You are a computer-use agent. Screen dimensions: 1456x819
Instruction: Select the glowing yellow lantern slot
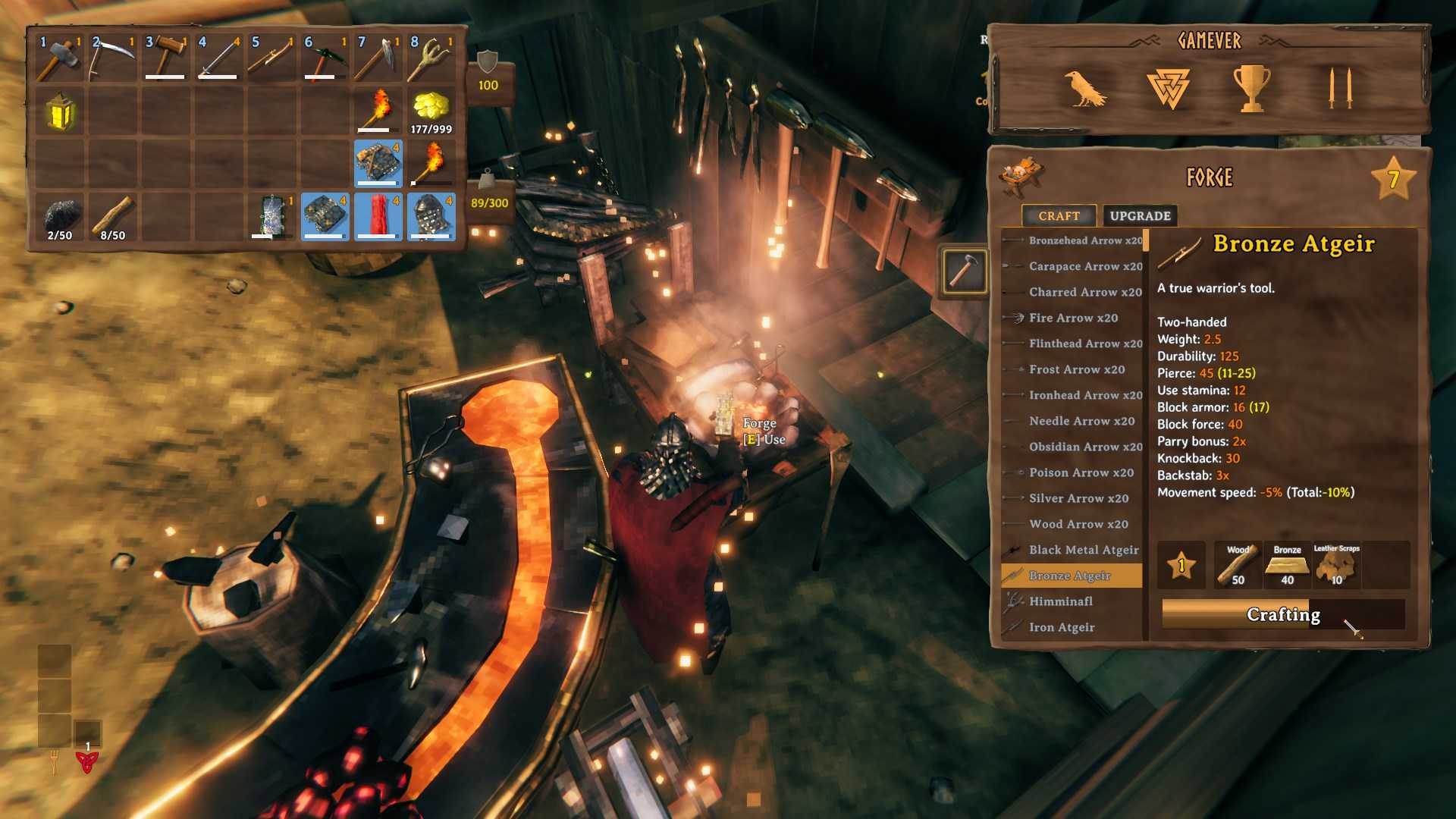(x=60, y=111)
